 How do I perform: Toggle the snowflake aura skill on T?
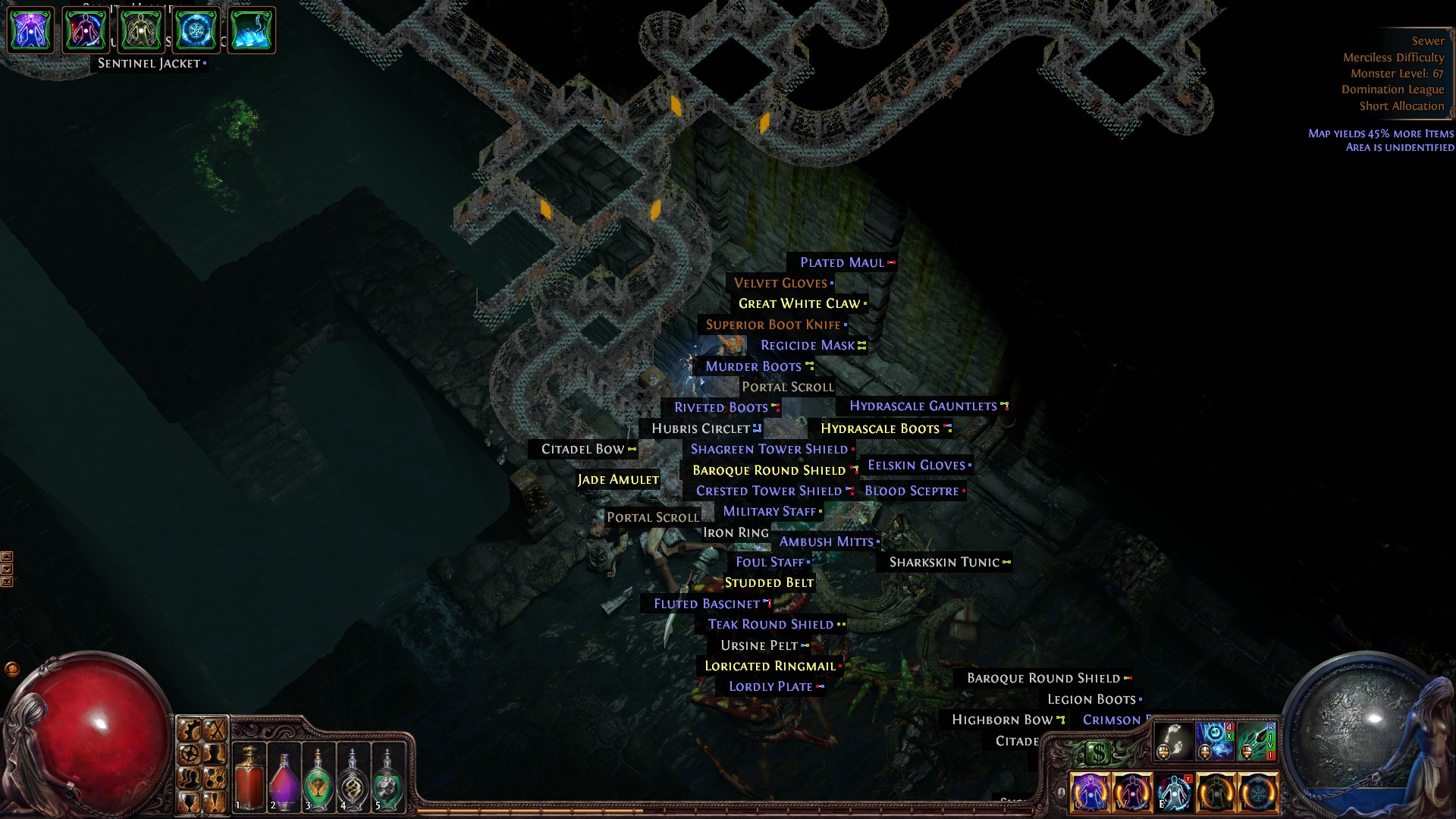pyautogui.click(x=1257, y=792)
